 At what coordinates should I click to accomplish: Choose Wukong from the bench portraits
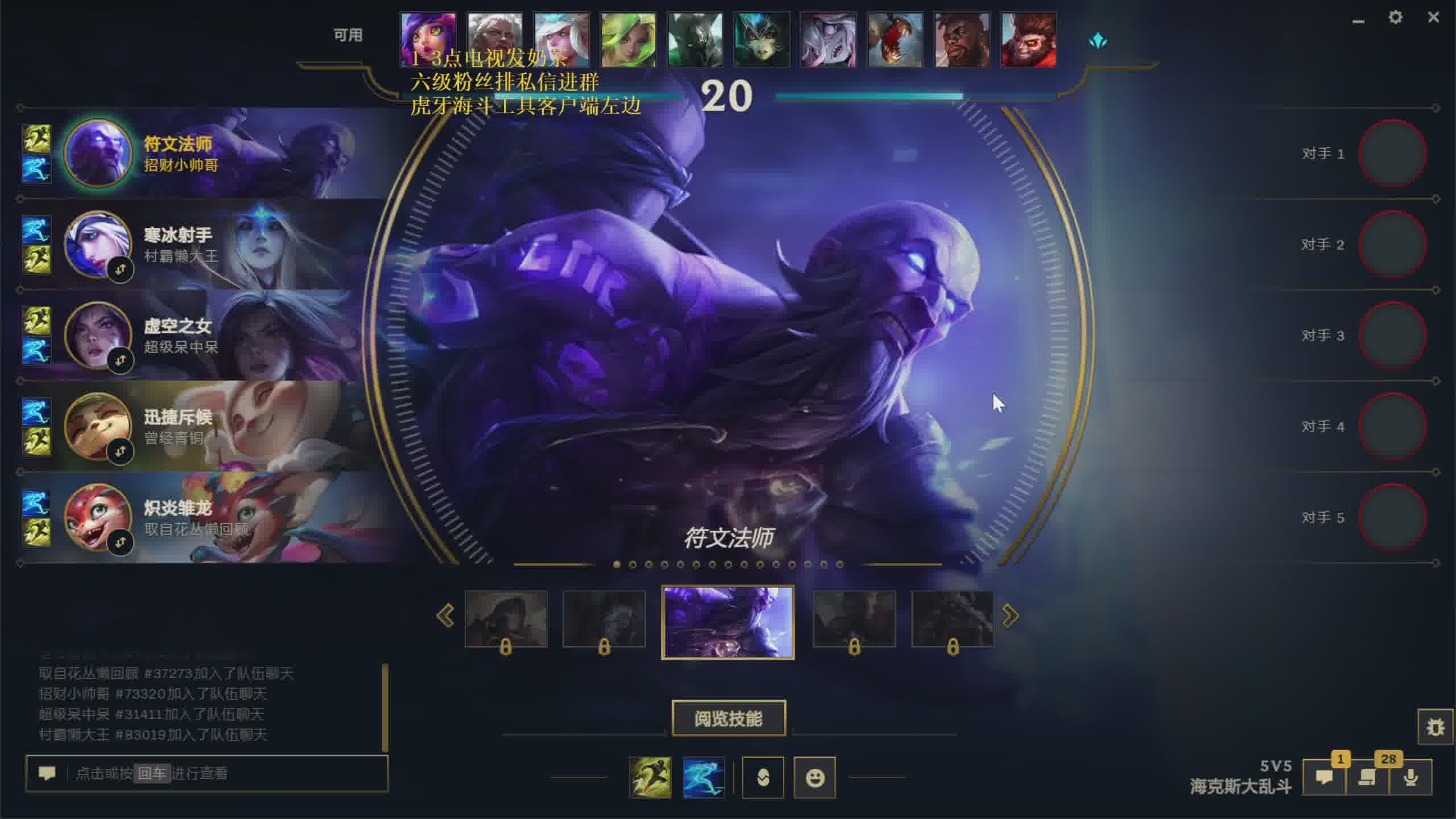click(x=1028, y=40)
